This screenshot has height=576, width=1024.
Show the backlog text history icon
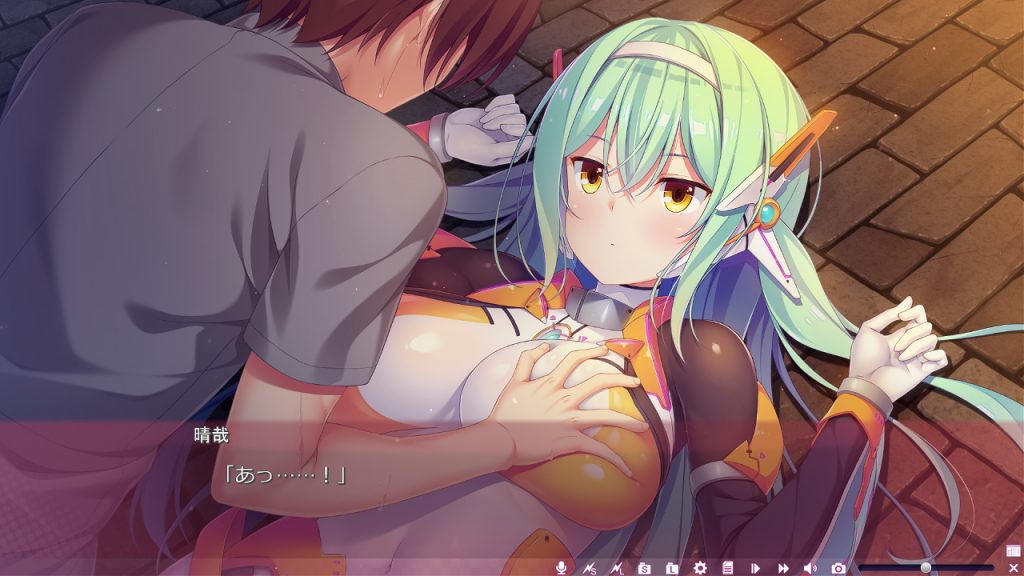(x=728, y=568)
